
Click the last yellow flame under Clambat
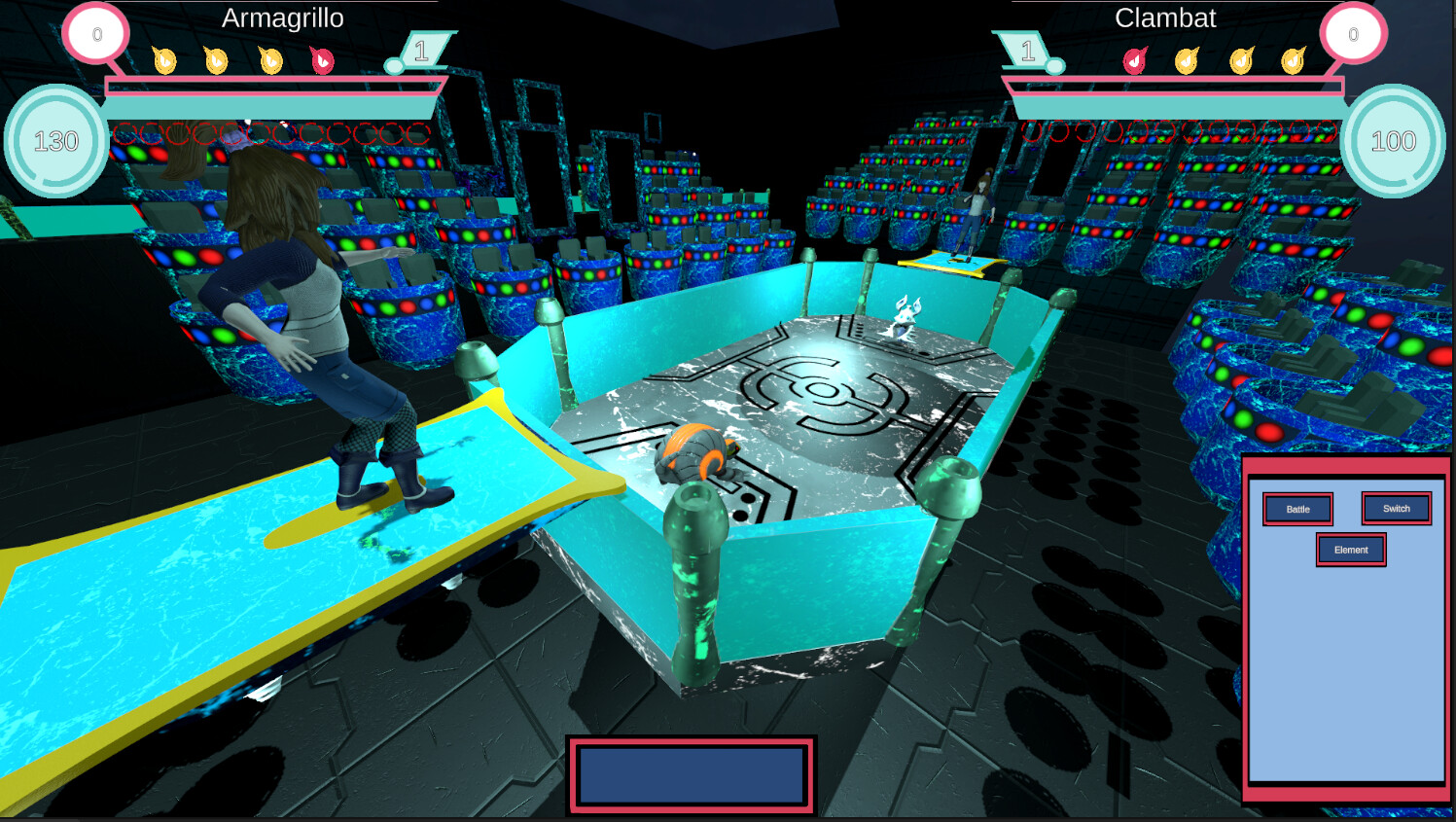click(1294, 60)
